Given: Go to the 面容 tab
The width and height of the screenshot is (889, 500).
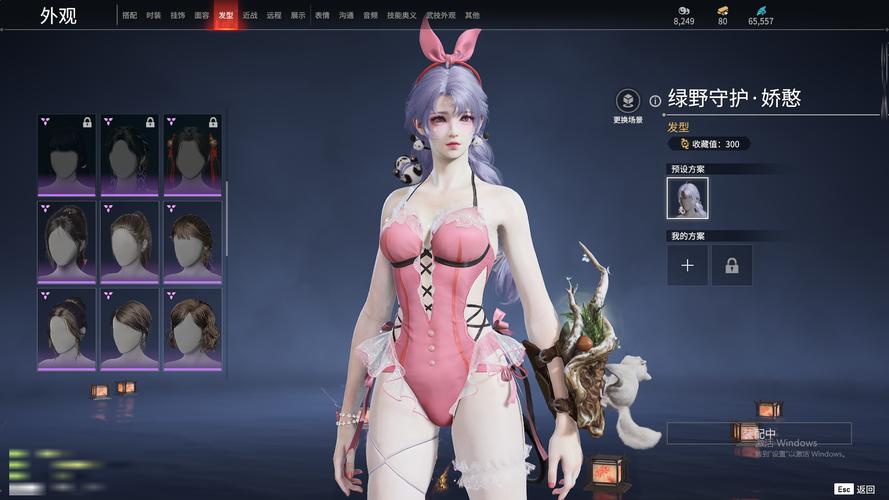Looking at the screenshot, I should [x=202, y=16].
